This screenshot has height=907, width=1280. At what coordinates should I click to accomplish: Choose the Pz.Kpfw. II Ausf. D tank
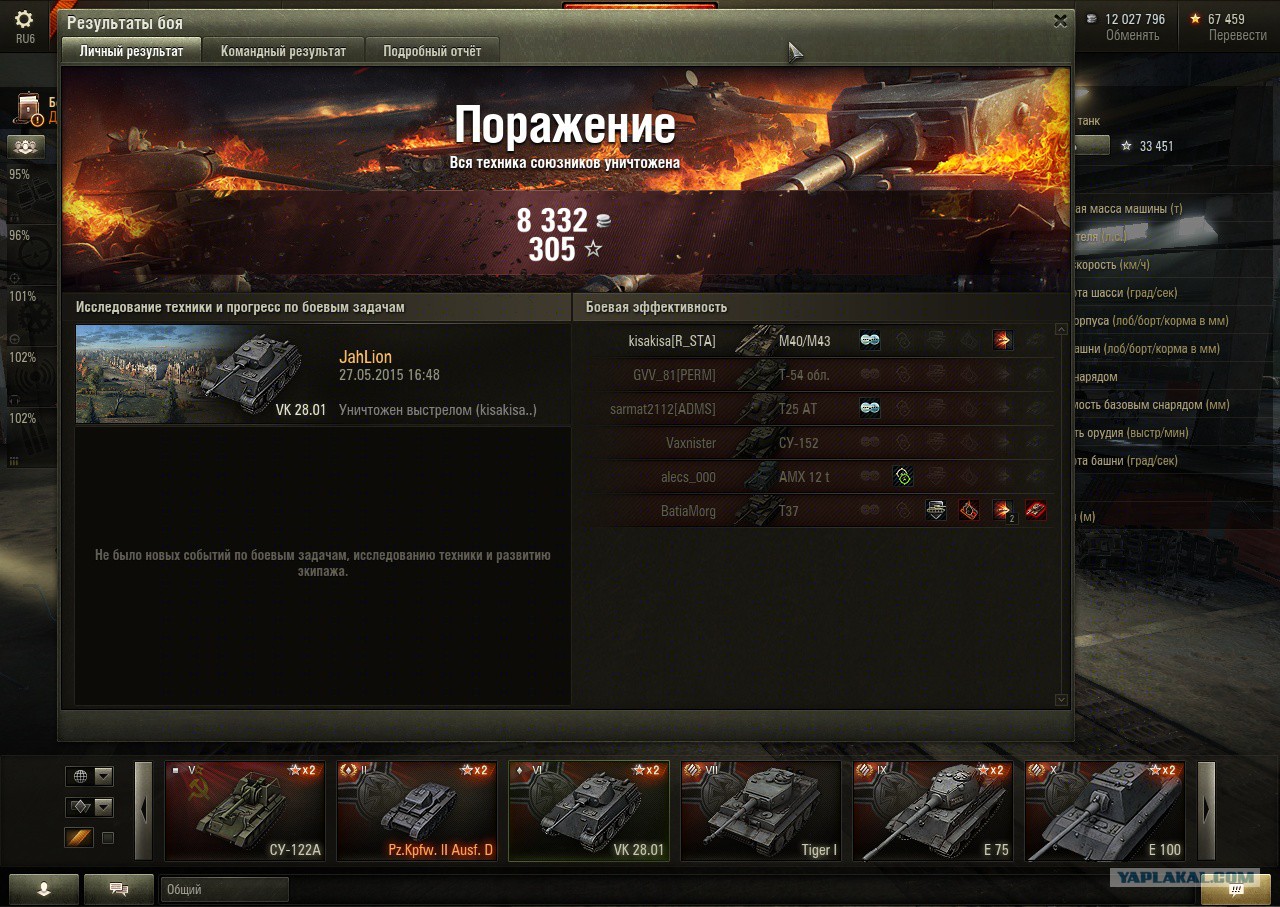[x=417, y=811]
